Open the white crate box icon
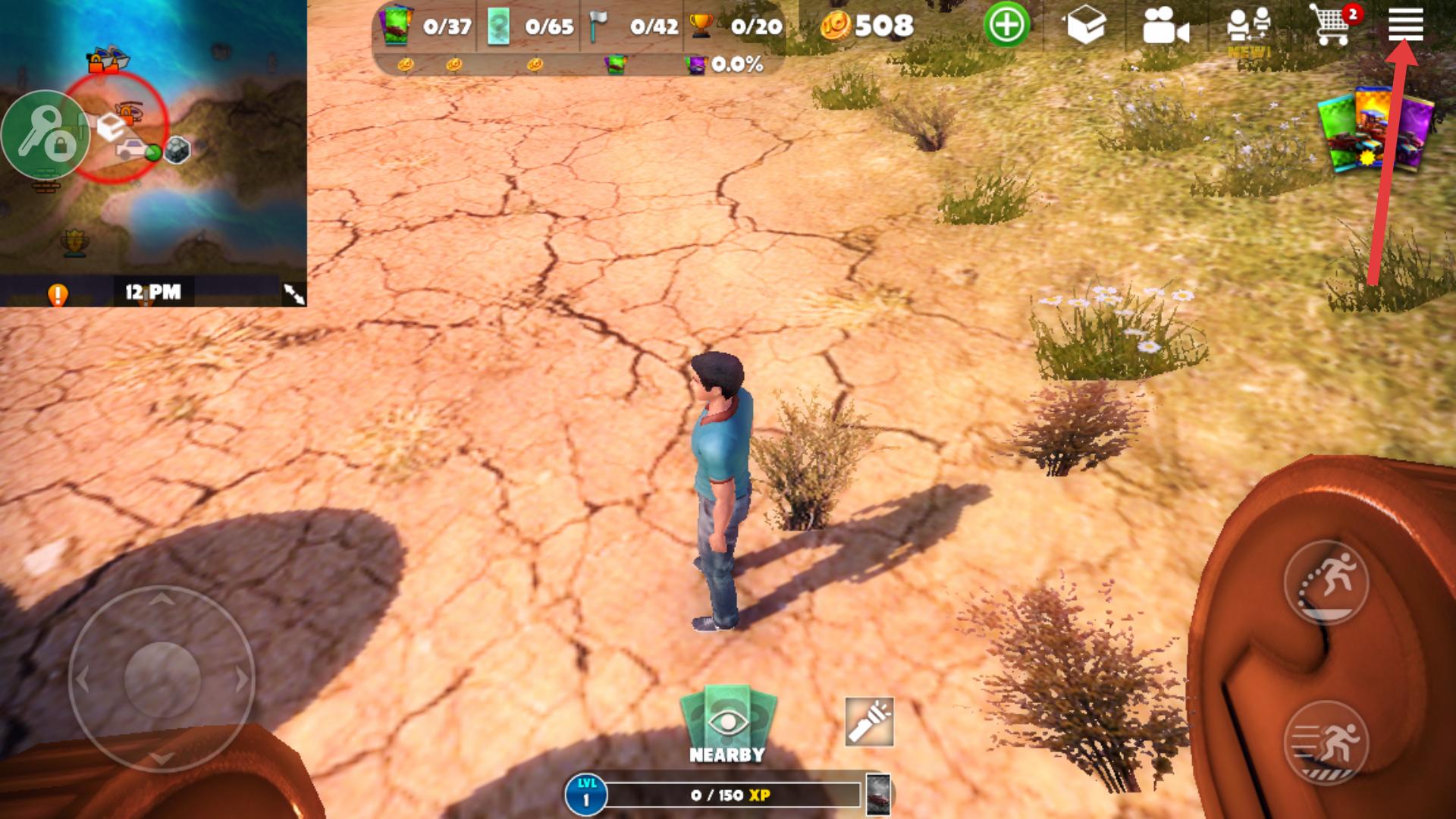 (x=1086, y=27)
